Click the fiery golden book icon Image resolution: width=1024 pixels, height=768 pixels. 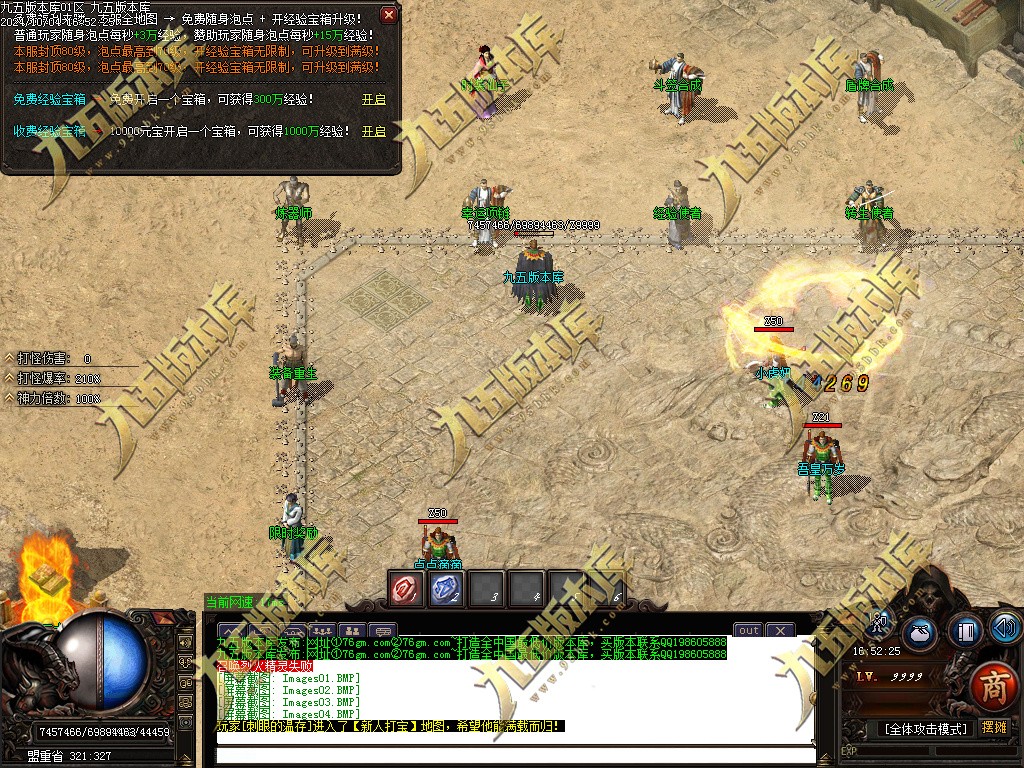44,578
